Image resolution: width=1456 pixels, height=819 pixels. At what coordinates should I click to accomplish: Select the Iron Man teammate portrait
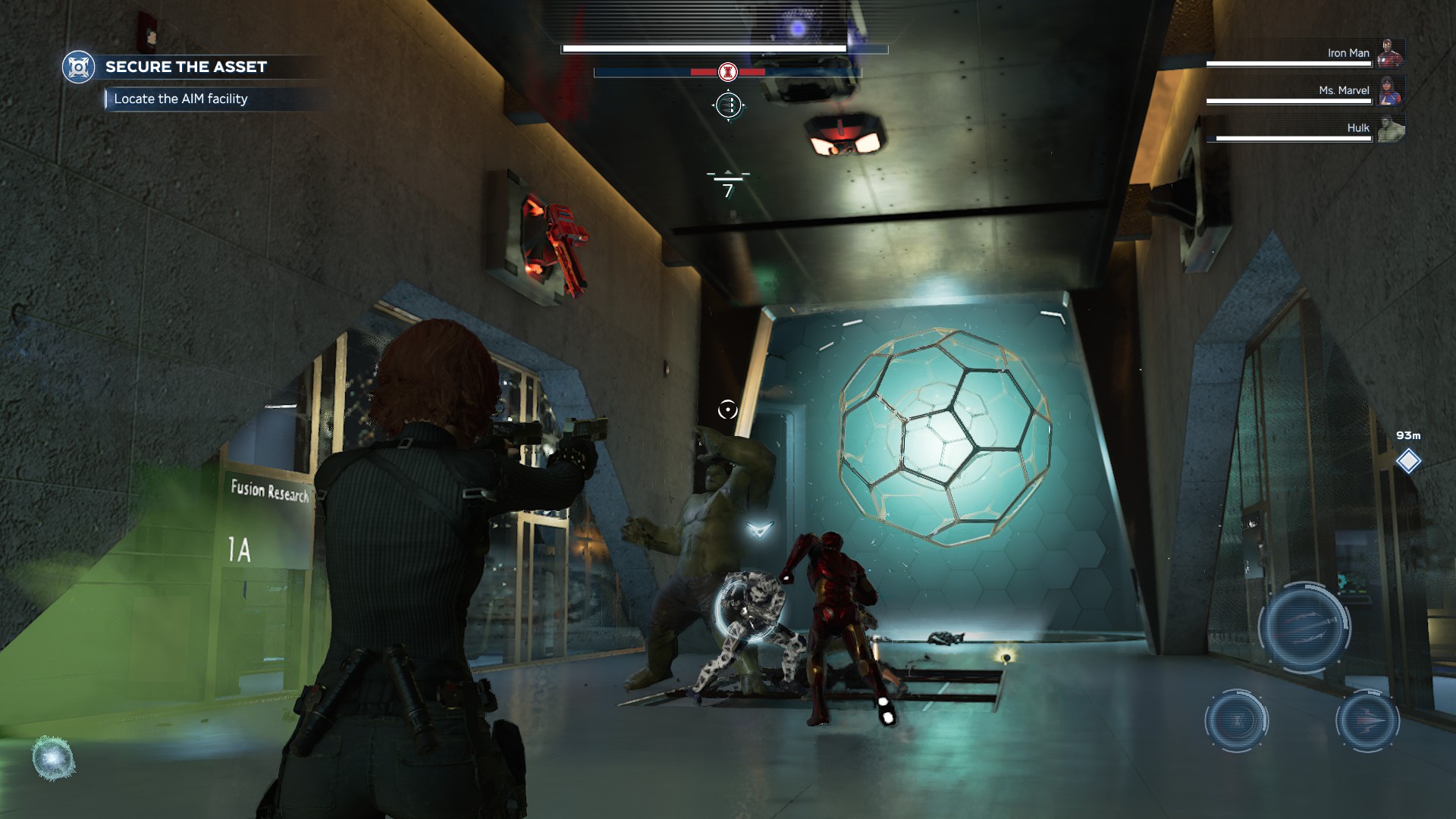pyautogui.click(x=1391, y=53)
